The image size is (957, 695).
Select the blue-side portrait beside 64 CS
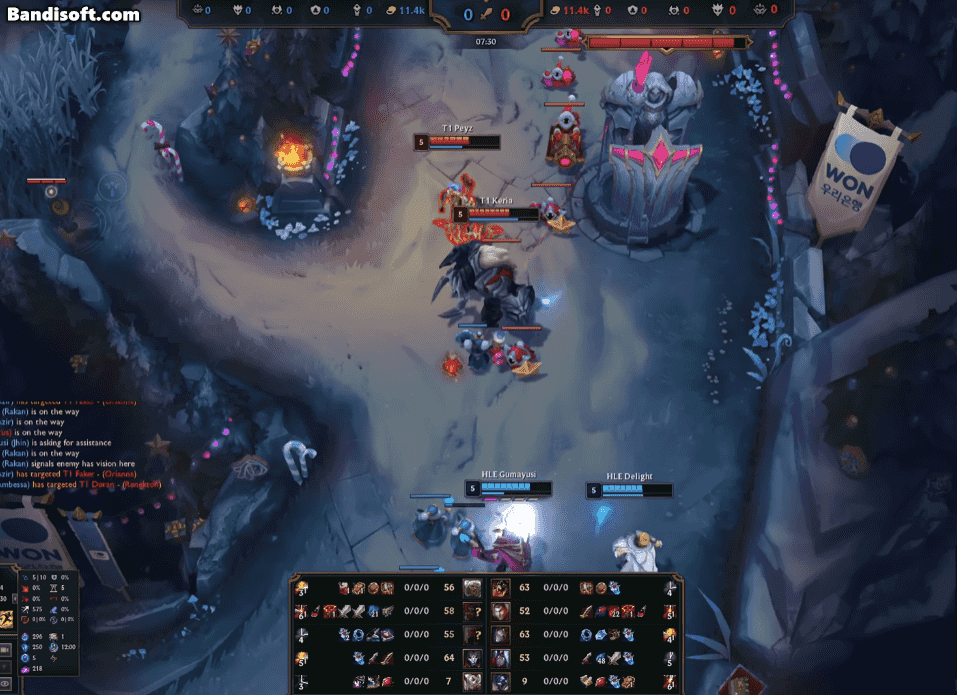pos(472,657)
